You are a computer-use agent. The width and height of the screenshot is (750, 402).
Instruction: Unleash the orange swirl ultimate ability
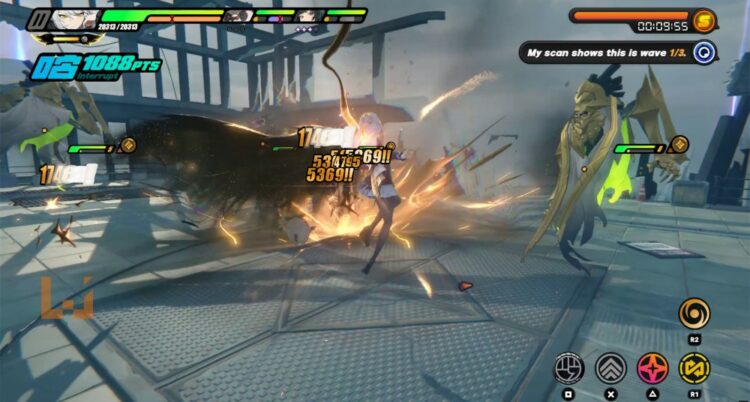point(694,313)
